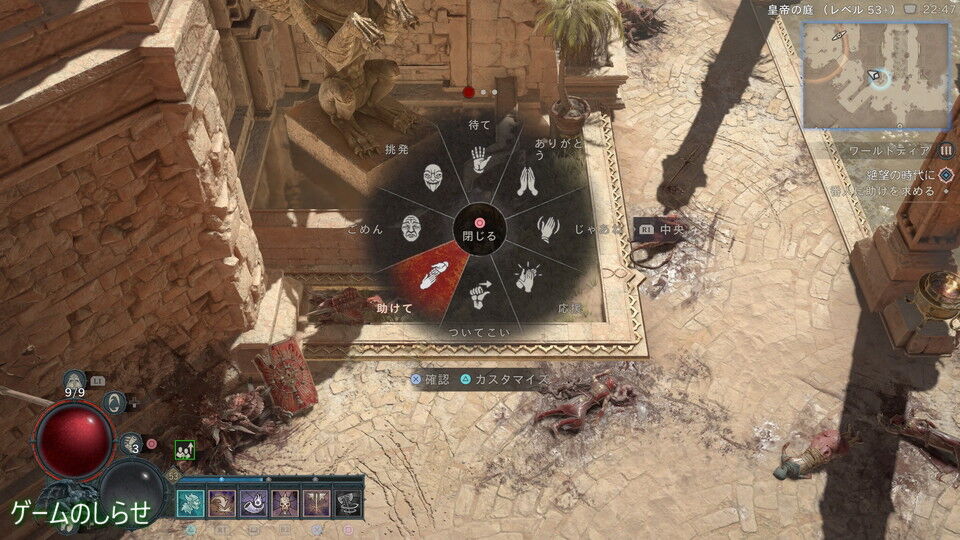Select the World Tier III icon
This screenshot has height=540, width=960.
click(x=944, y=151)
